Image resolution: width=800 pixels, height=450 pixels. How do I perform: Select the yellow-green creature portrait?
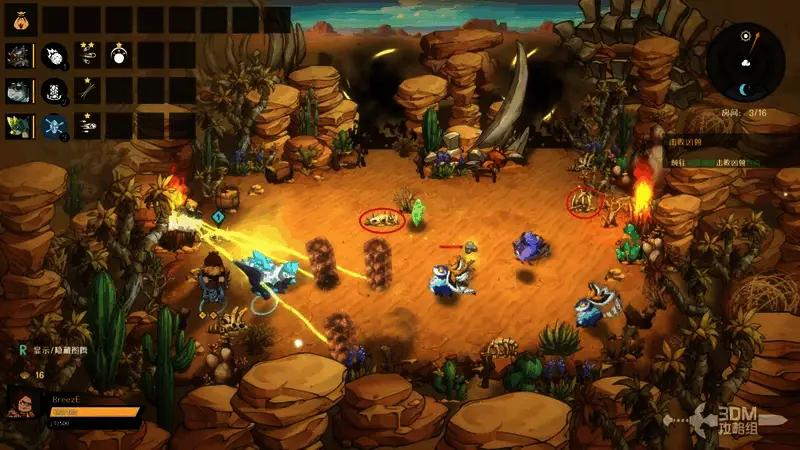click(x=20, y=126)
